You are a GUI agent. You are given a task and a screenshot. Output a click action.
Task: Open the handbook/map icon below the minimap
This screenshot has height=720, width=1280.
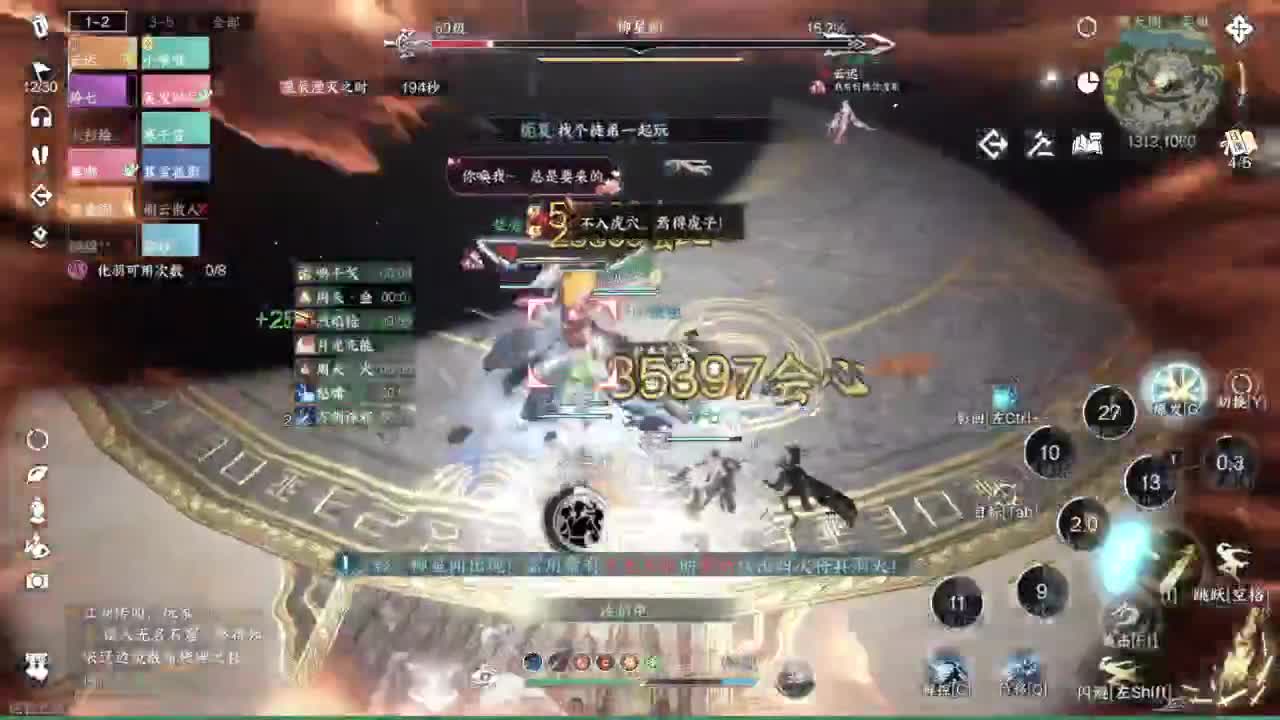[x=1087, y=144]
